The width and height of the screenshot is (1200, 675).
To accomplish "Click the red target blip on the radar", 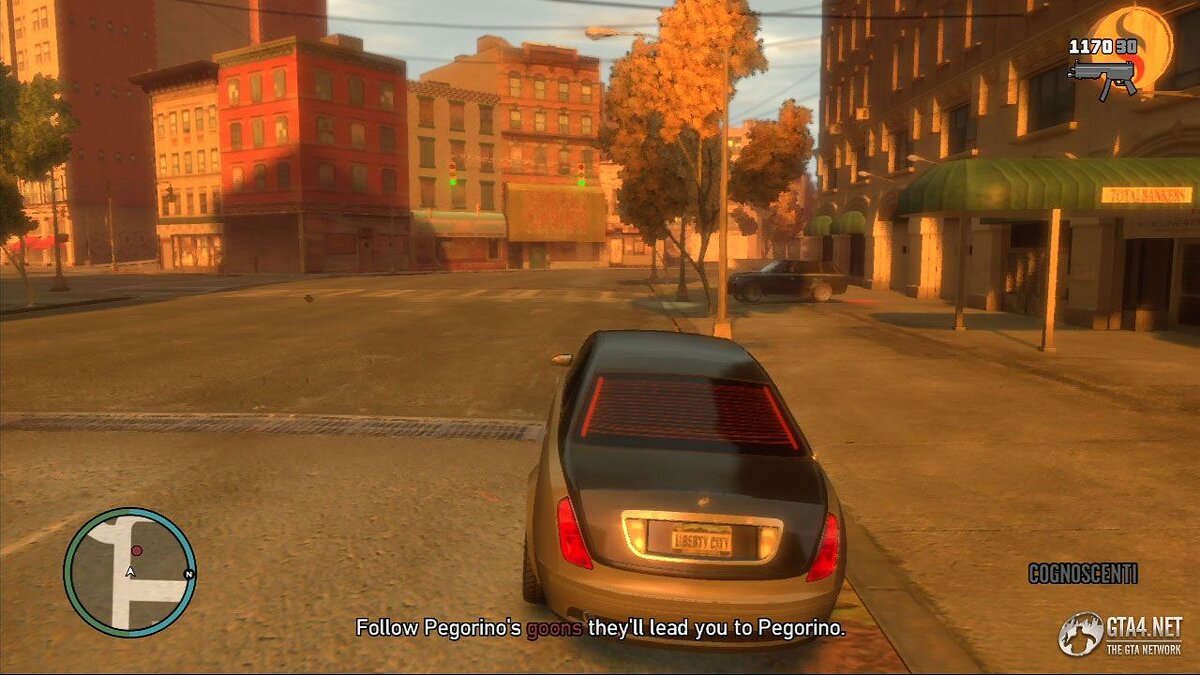I will pos(137,551).
